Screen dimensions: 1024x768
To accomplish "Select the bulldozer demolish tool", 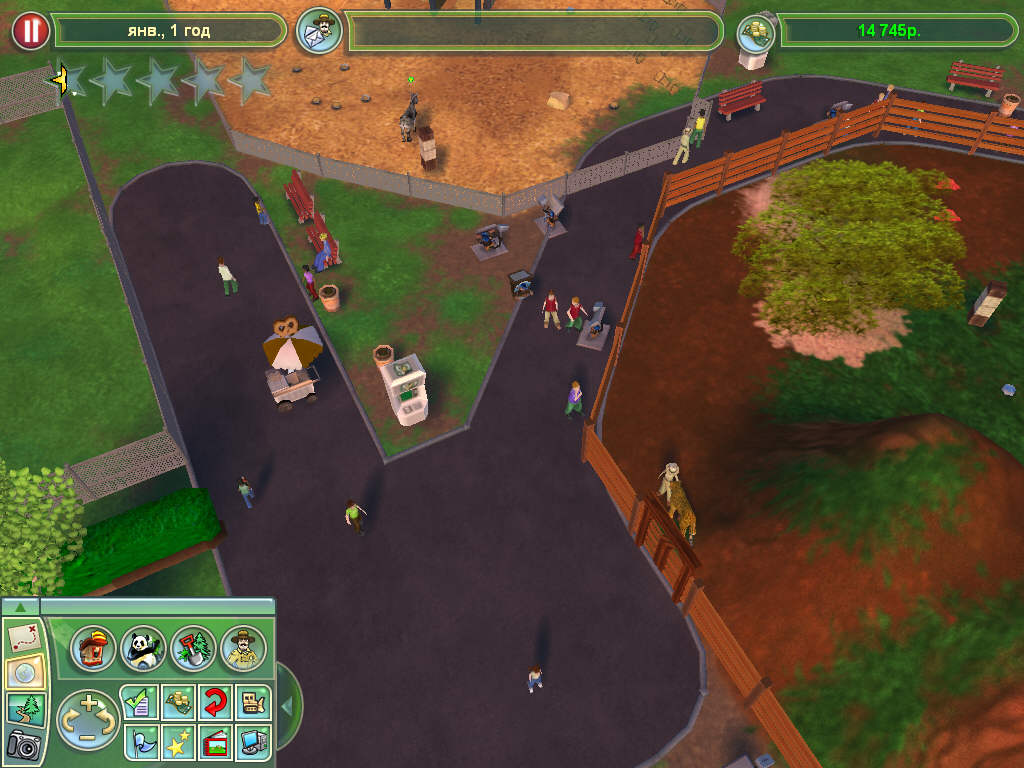I will click(x=253, y=702).
